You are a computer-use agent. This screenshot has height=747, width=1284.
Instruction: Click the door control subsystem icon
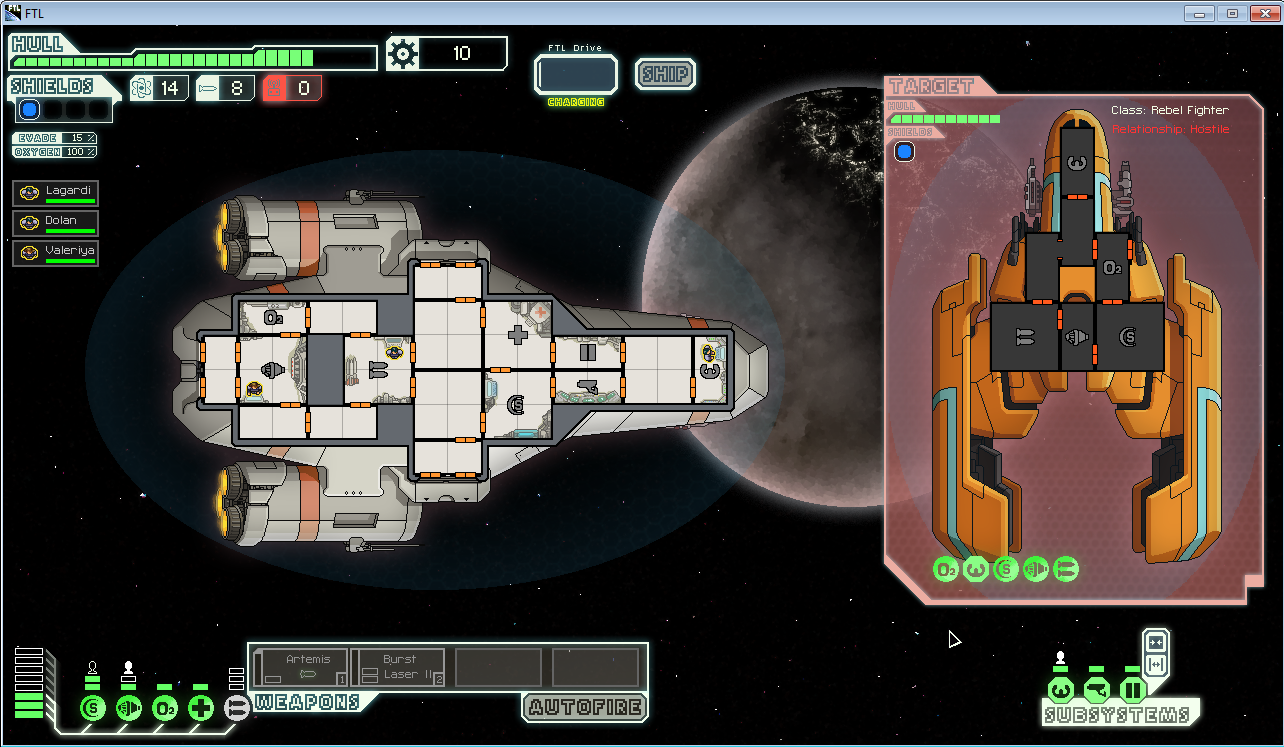[x=1132, y=689]
